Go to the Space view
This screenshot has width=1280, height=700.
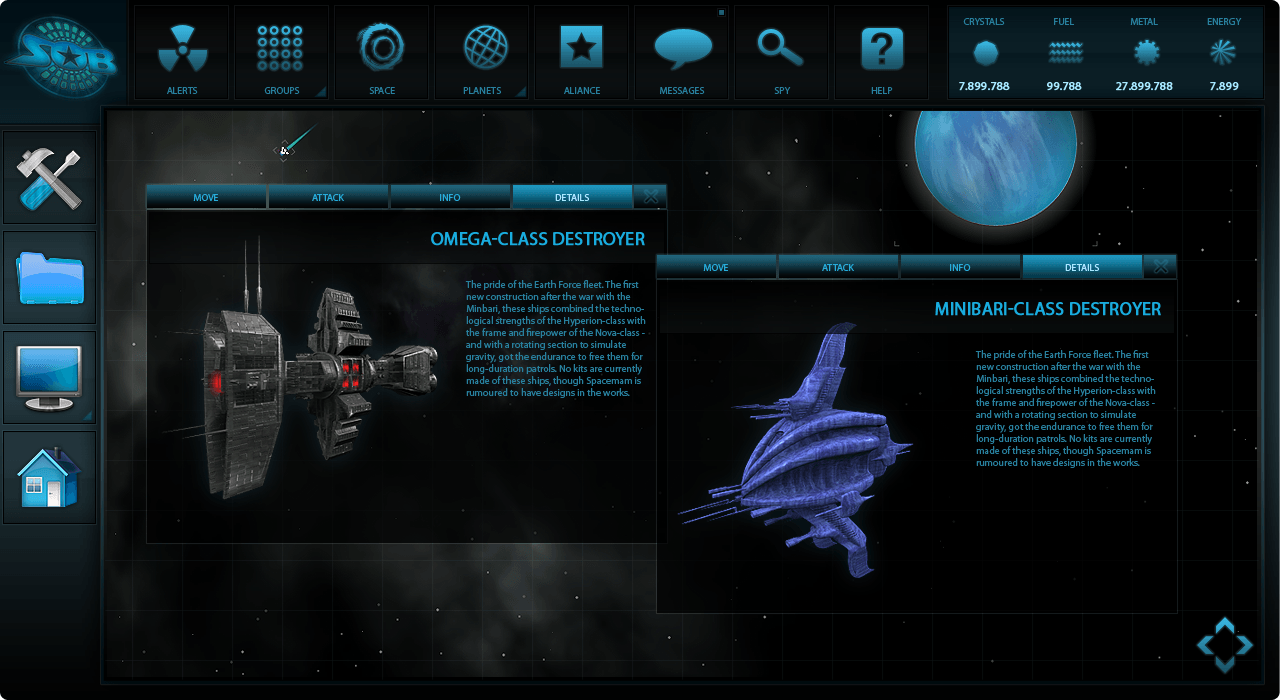(x=381, y=53)
